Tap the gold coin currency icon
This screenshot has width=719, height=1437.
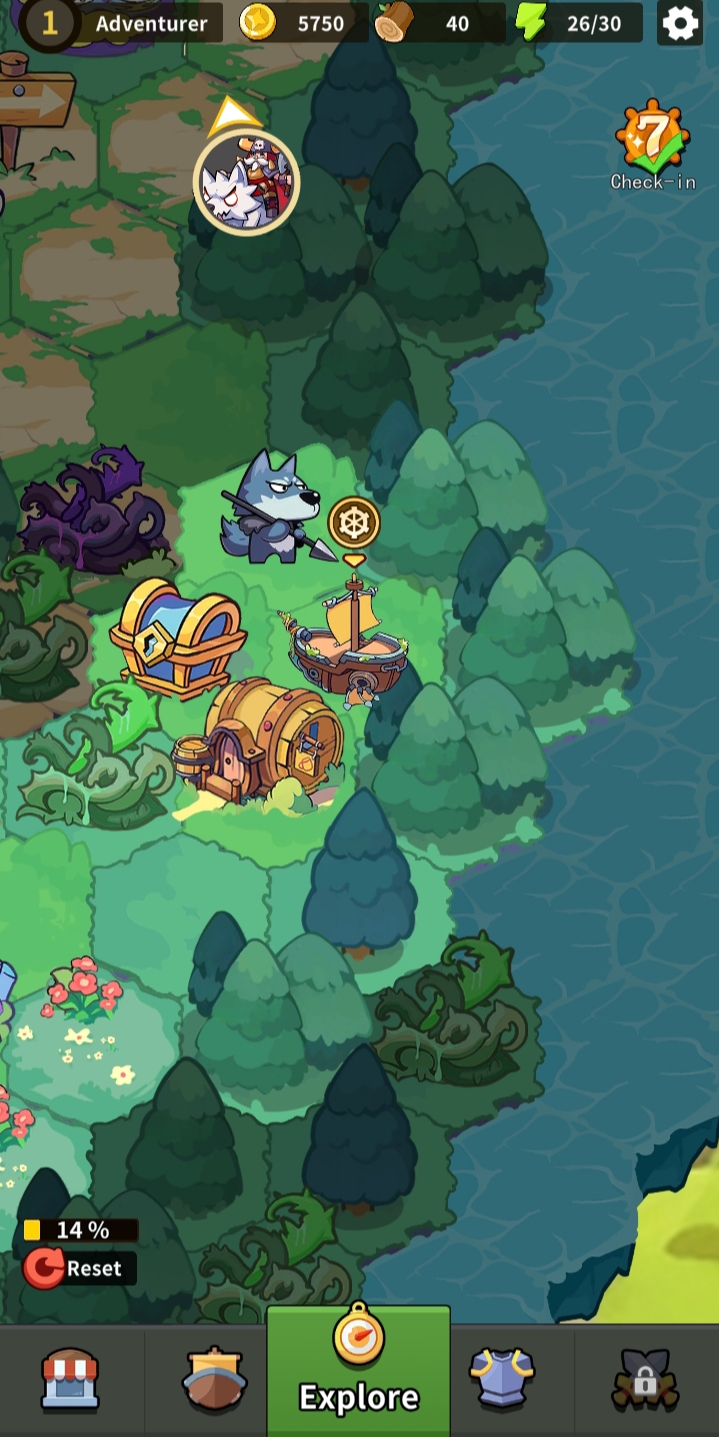(258, 23)
